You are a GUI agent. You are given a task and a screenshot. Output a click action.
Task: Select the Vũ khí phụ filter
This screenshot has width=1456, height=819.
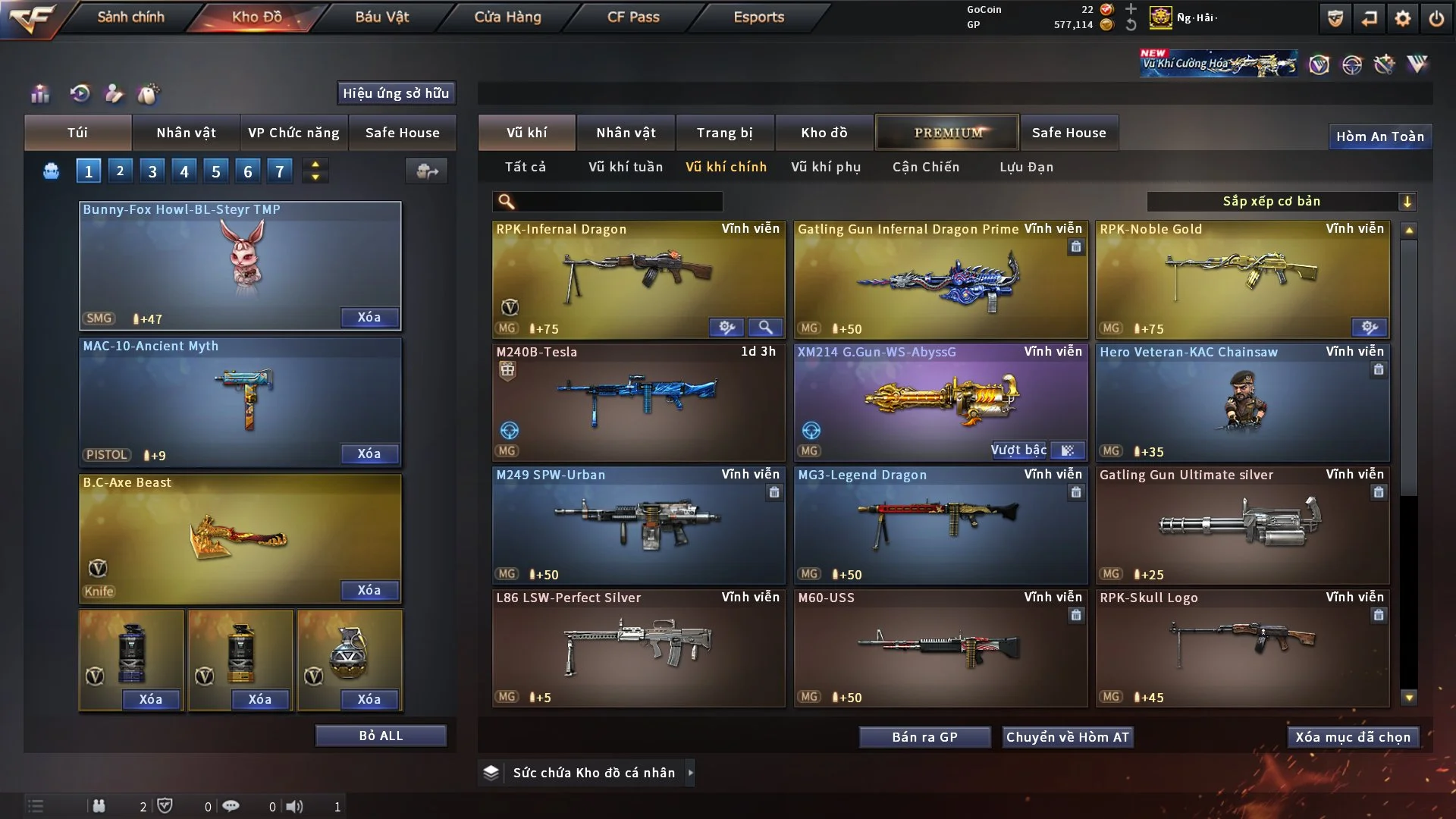(826, 167)
